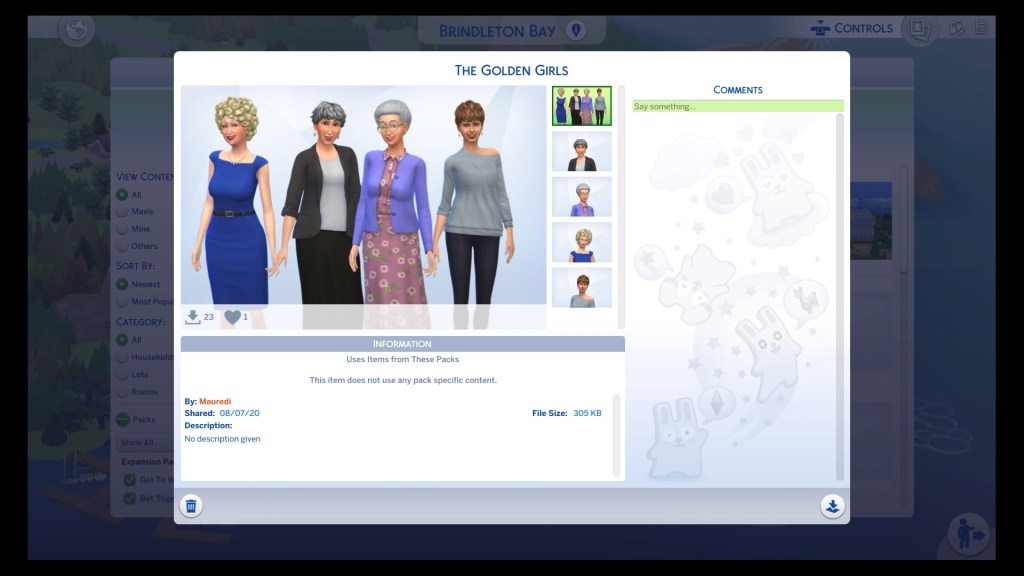Pick the short brown-haired Sim thumbnail
The image size is (1024, 576).
click(x=581, y=288)
